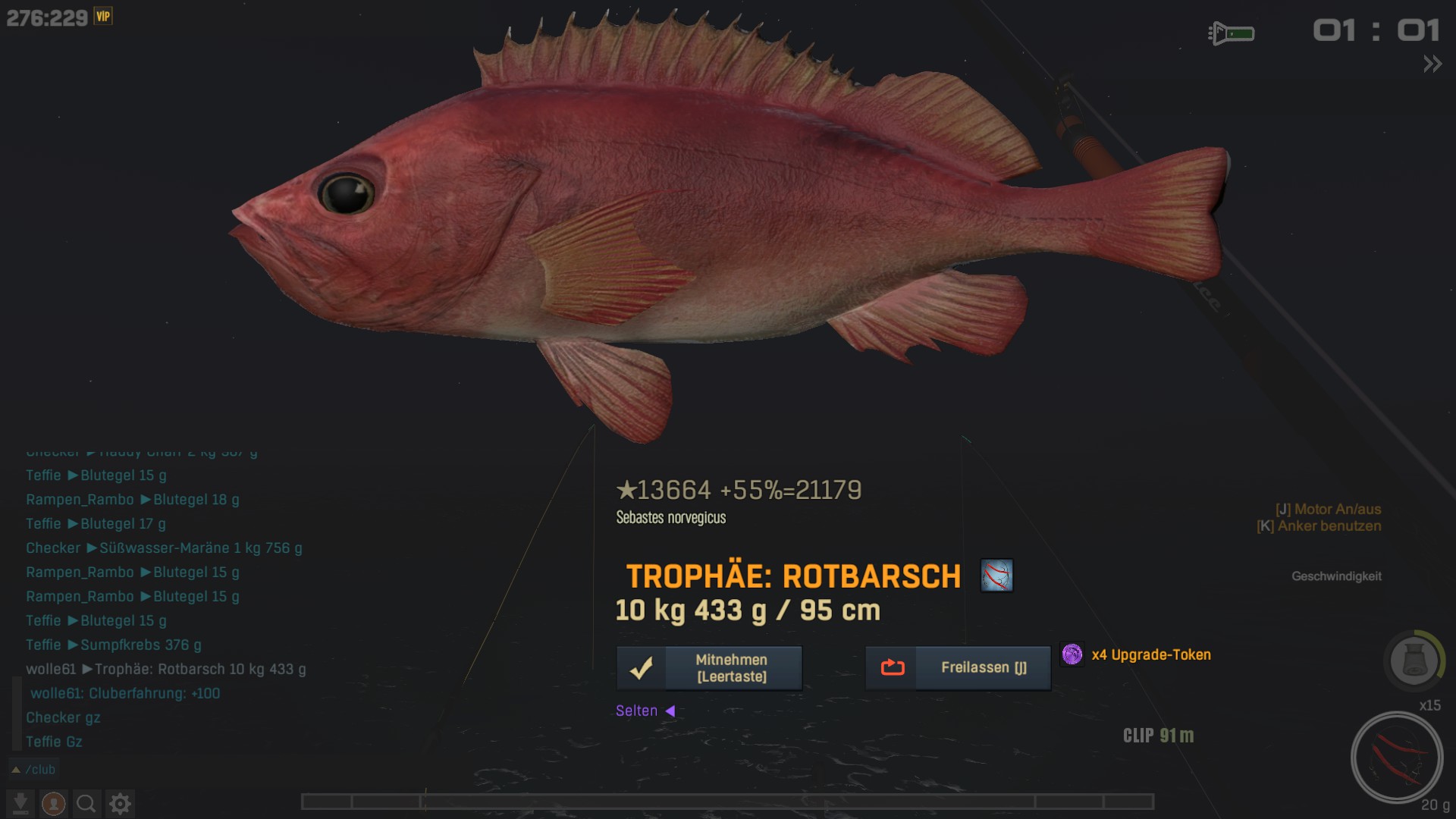Click the purple Upgrade-Token icon
Image resolution: width=1456 pixels, height=819 pixels.
pyautogui.click(x=1072, y=654)
